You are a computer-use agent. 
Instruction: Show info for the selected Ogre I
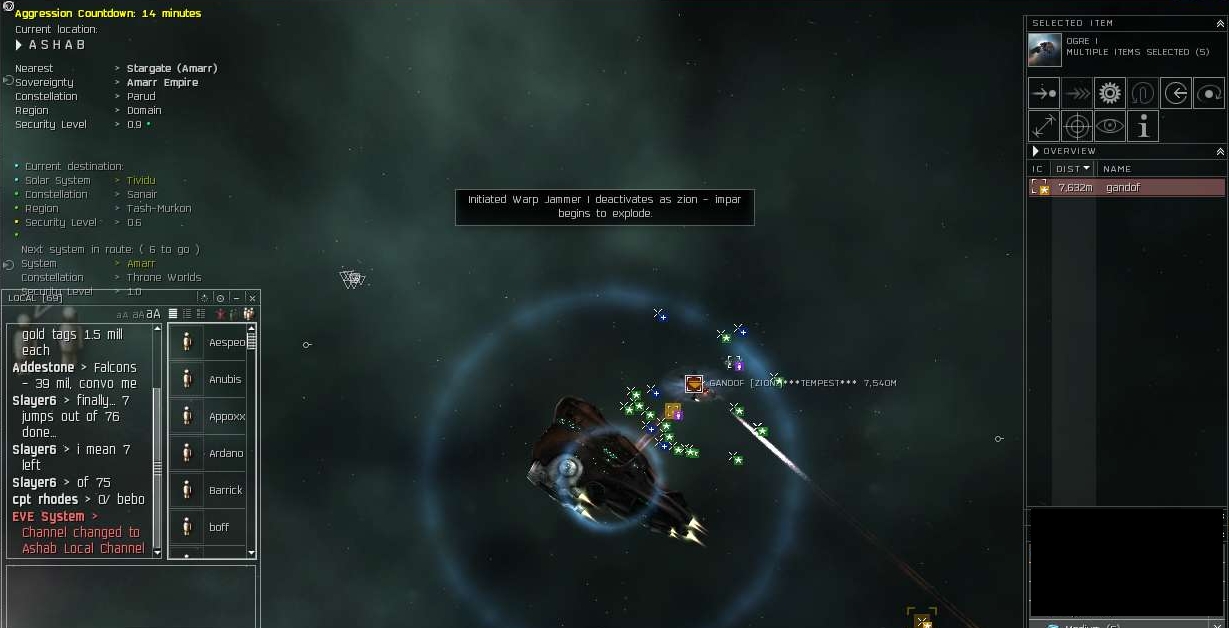tap(1142, 126)
